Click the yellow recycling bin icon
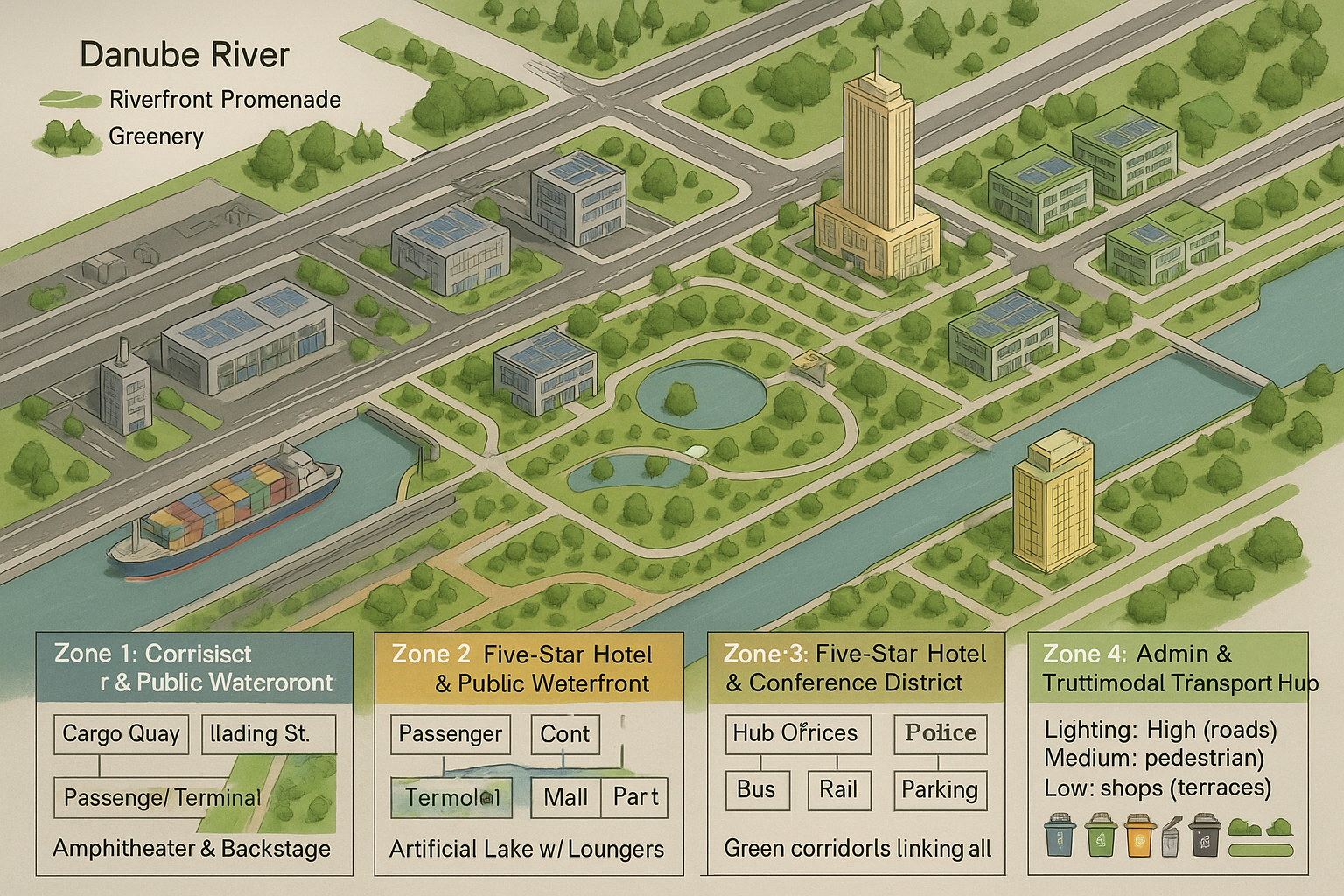This screenshot has width=1344, height=896. tap(1139, 836)
